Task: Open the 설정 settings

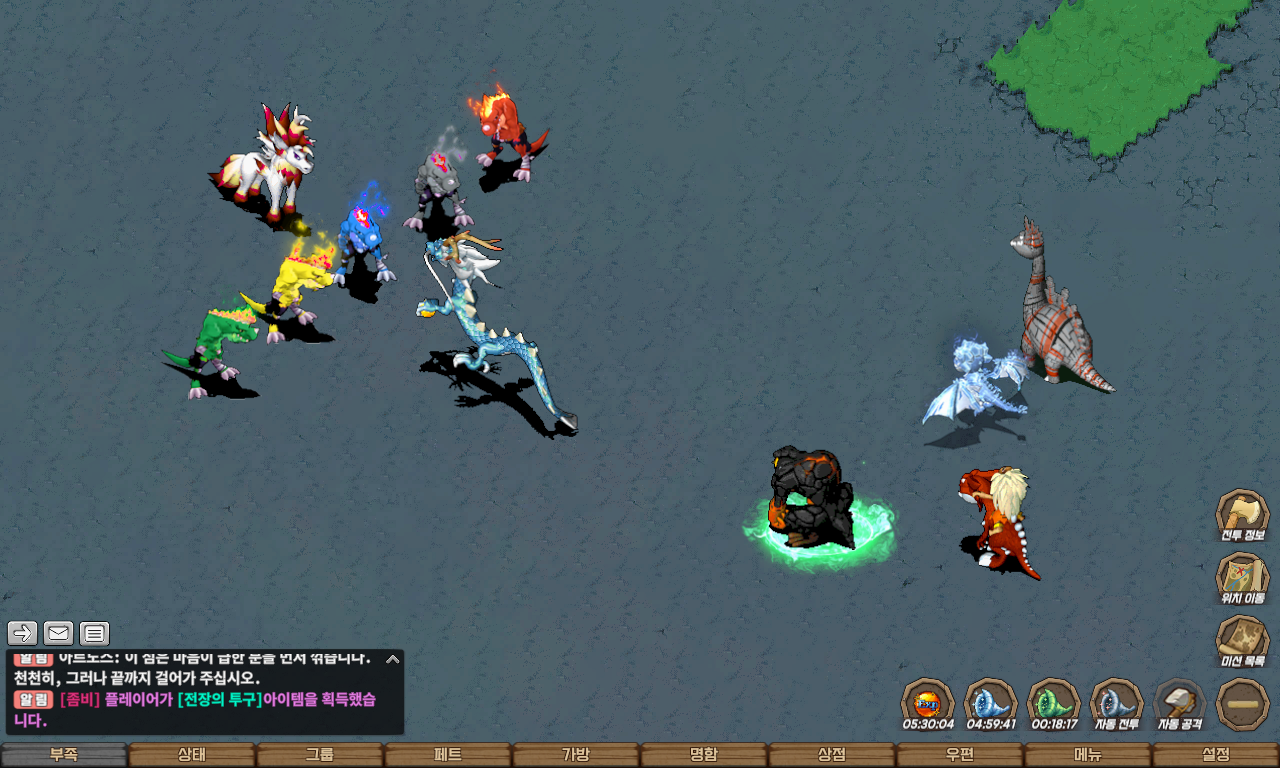Action: tap(1216, 755)
